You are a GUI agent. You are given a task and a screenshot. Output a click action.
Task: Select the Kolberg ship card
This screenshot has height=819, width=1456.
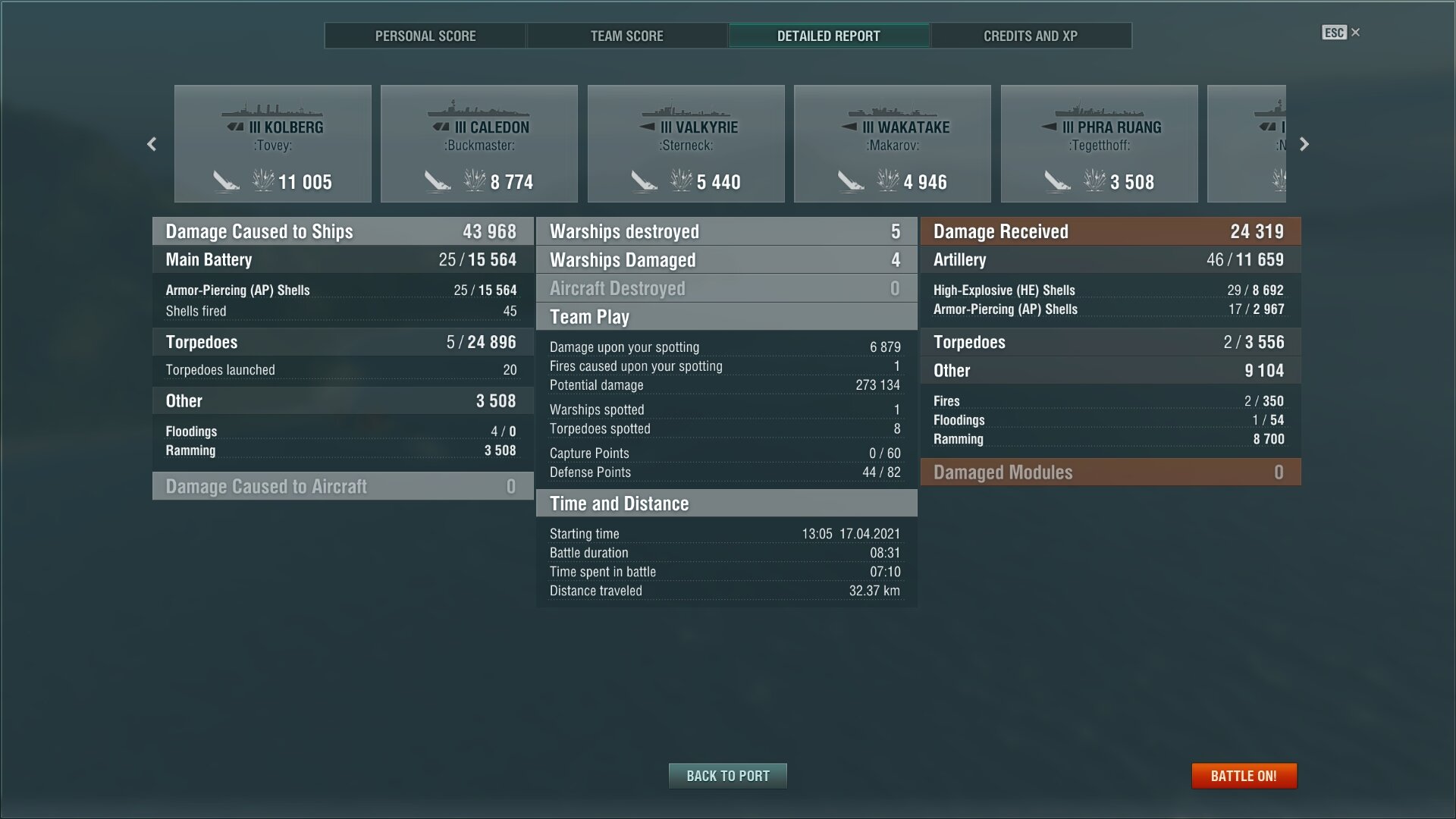click(x=273, y=144)
